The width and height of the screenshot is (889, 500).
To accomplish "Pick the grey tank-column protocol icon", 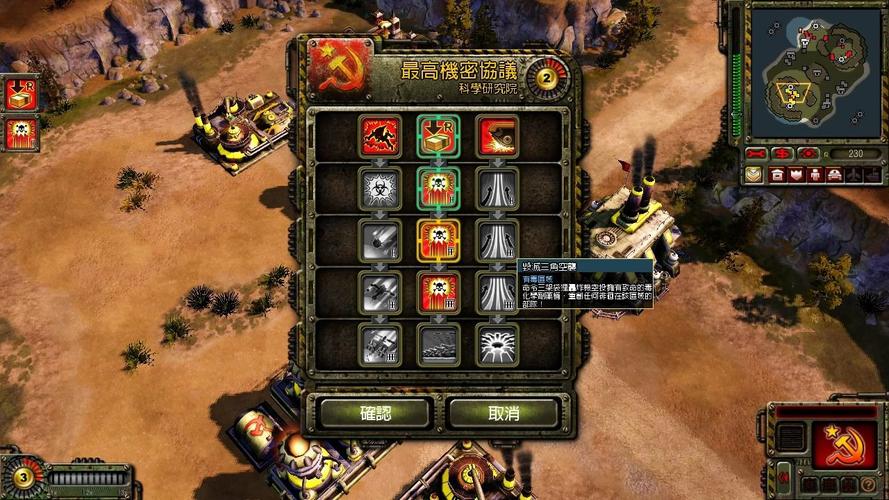I will [x=438, y=344].
